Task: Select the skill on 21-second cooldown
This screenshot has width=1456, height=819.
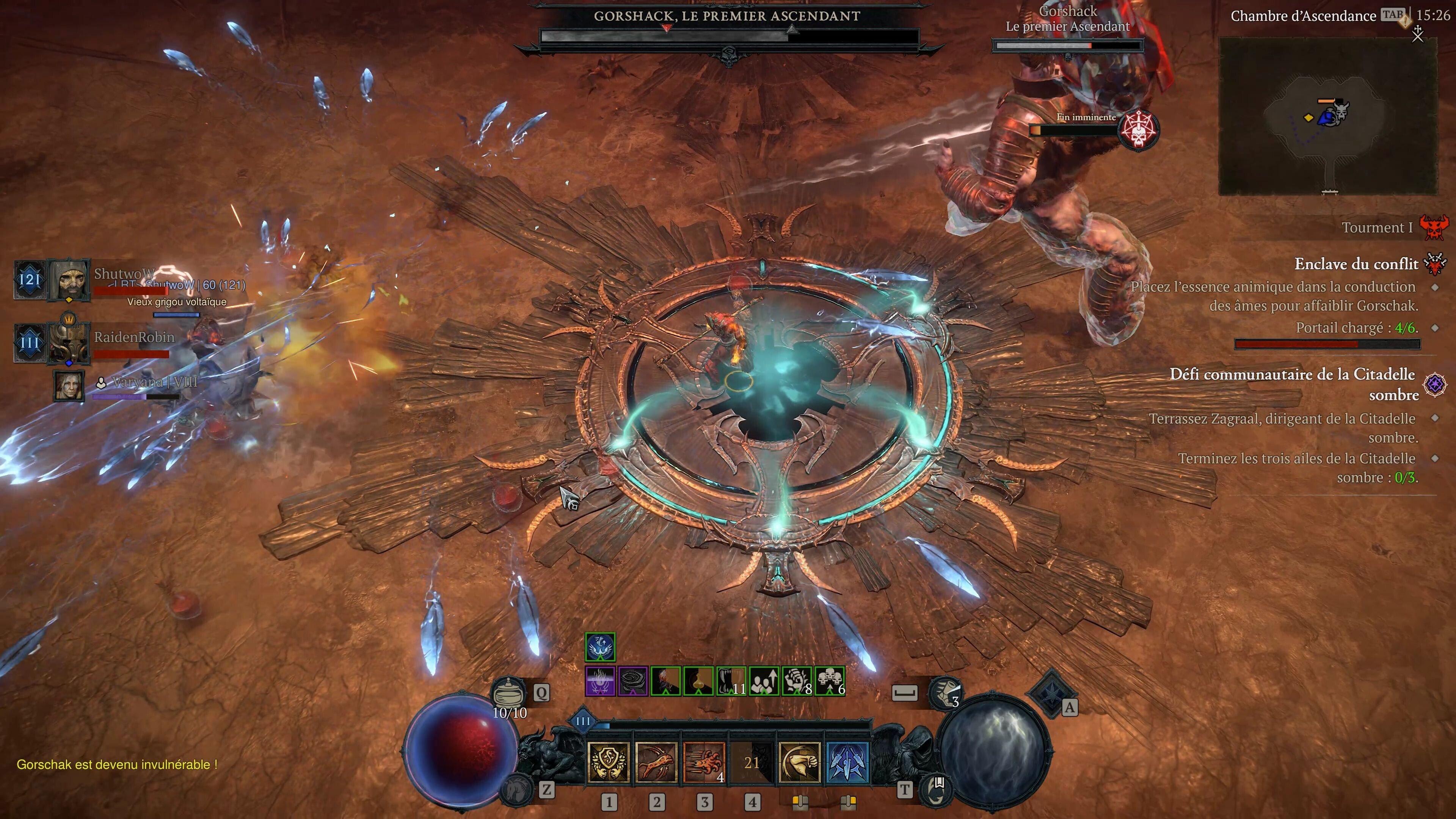Action: point(752,763)
